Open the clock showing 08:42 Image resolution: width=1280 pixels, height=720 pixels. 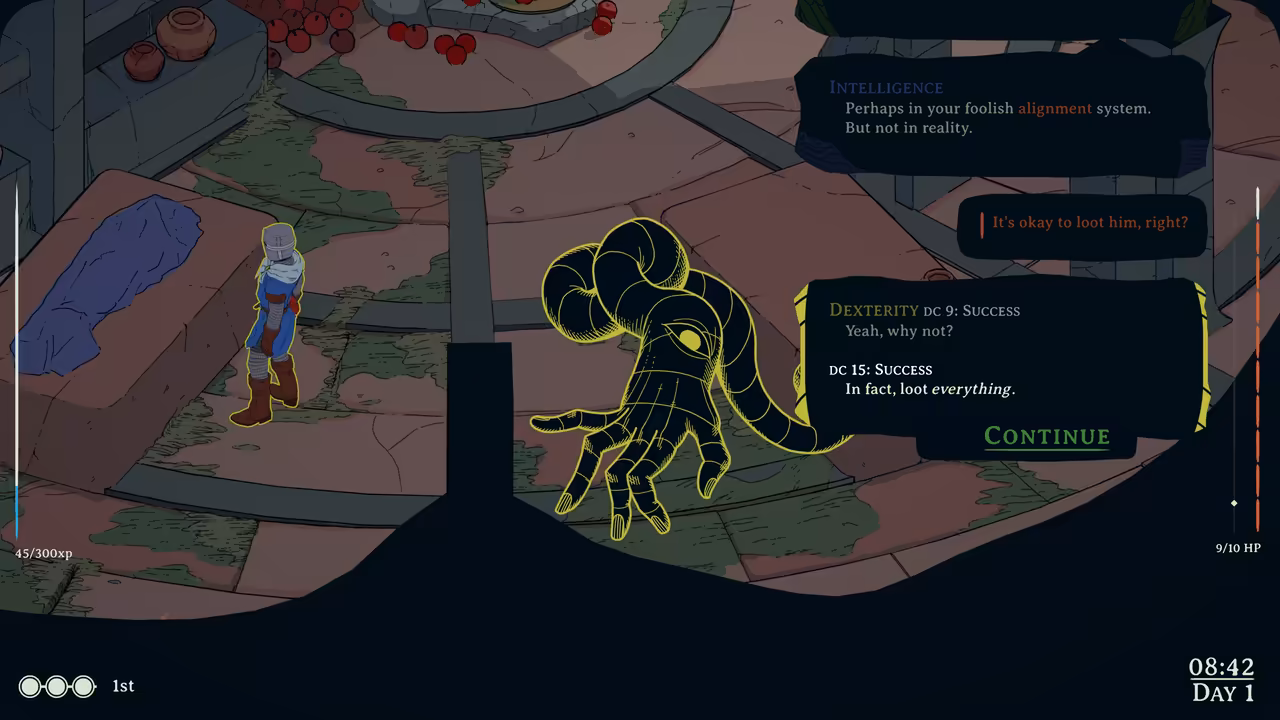[1221, 668]
